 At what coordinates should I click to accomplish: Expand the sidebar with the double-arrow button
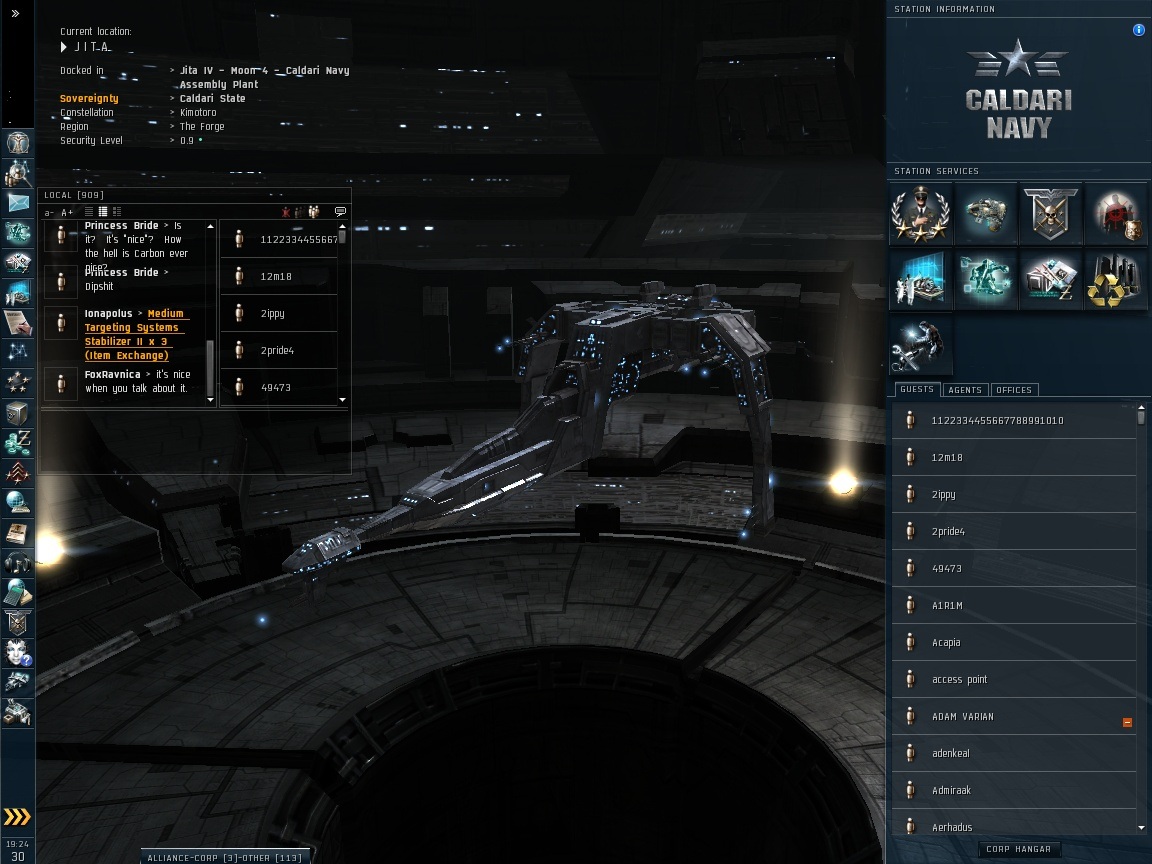pyautogui.click(x=16, y=14)
